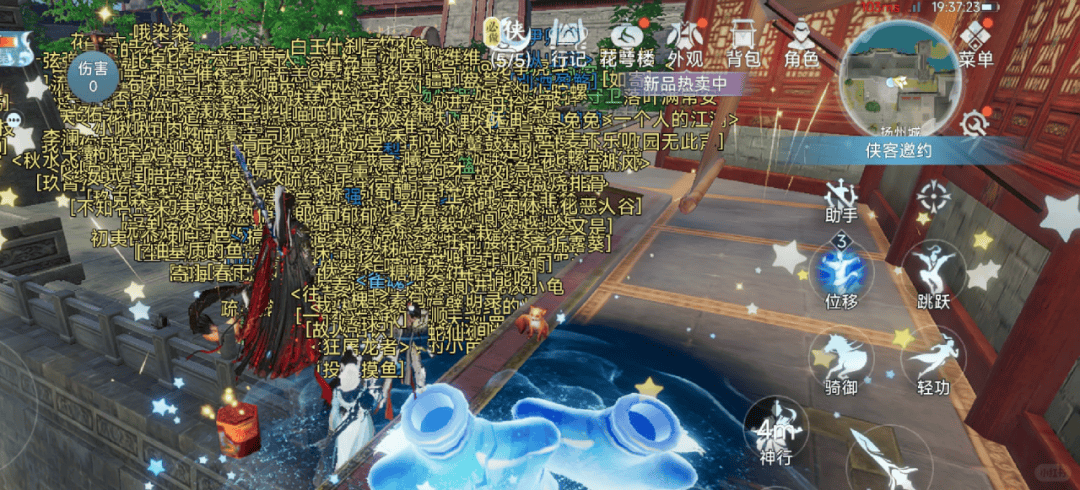Open the 角色 character sheet
The image size is (1080, 490).
click(x=801, y=44)
